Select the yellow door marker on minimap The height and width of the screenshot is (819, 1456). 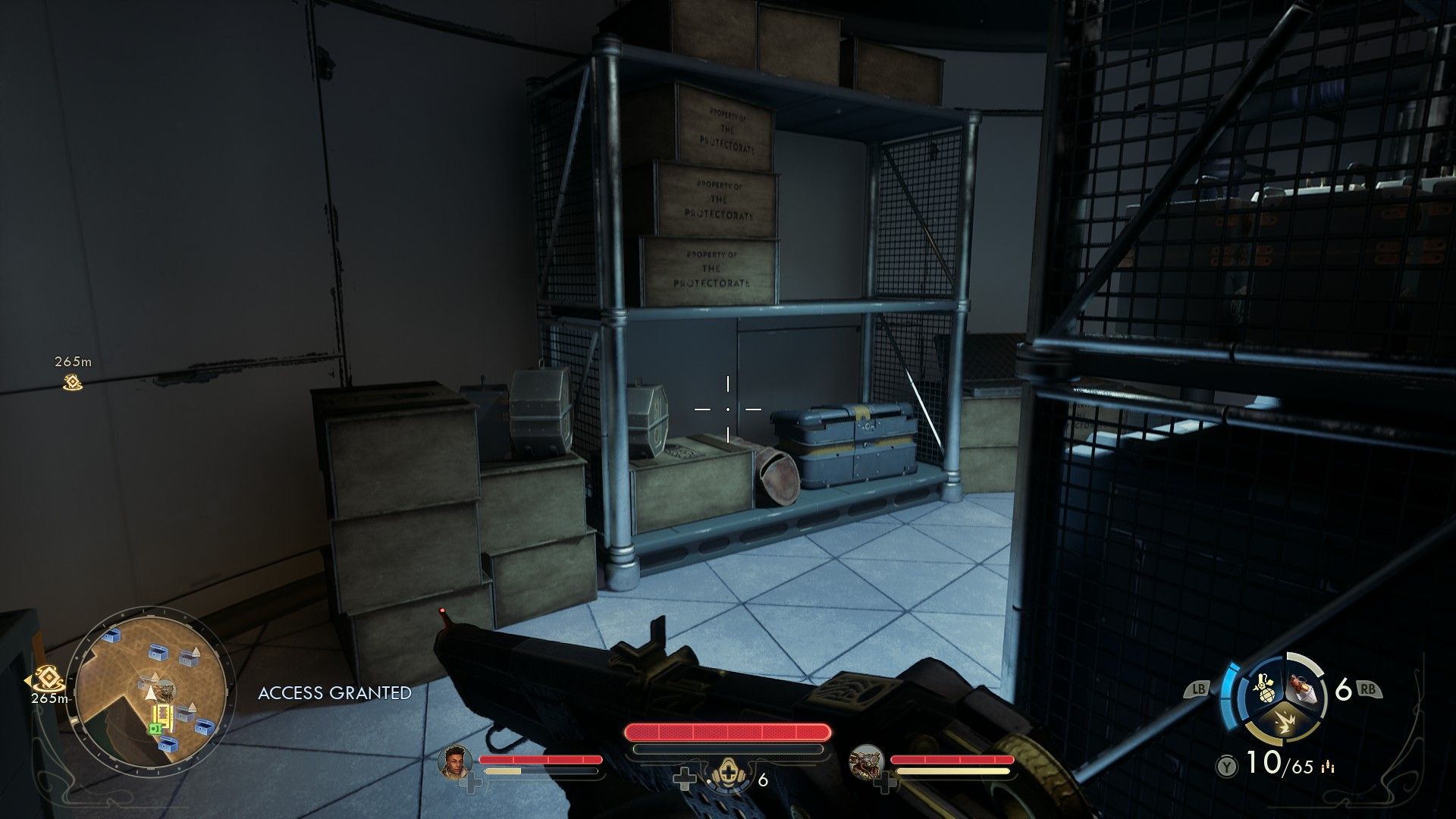pos(162,714)
